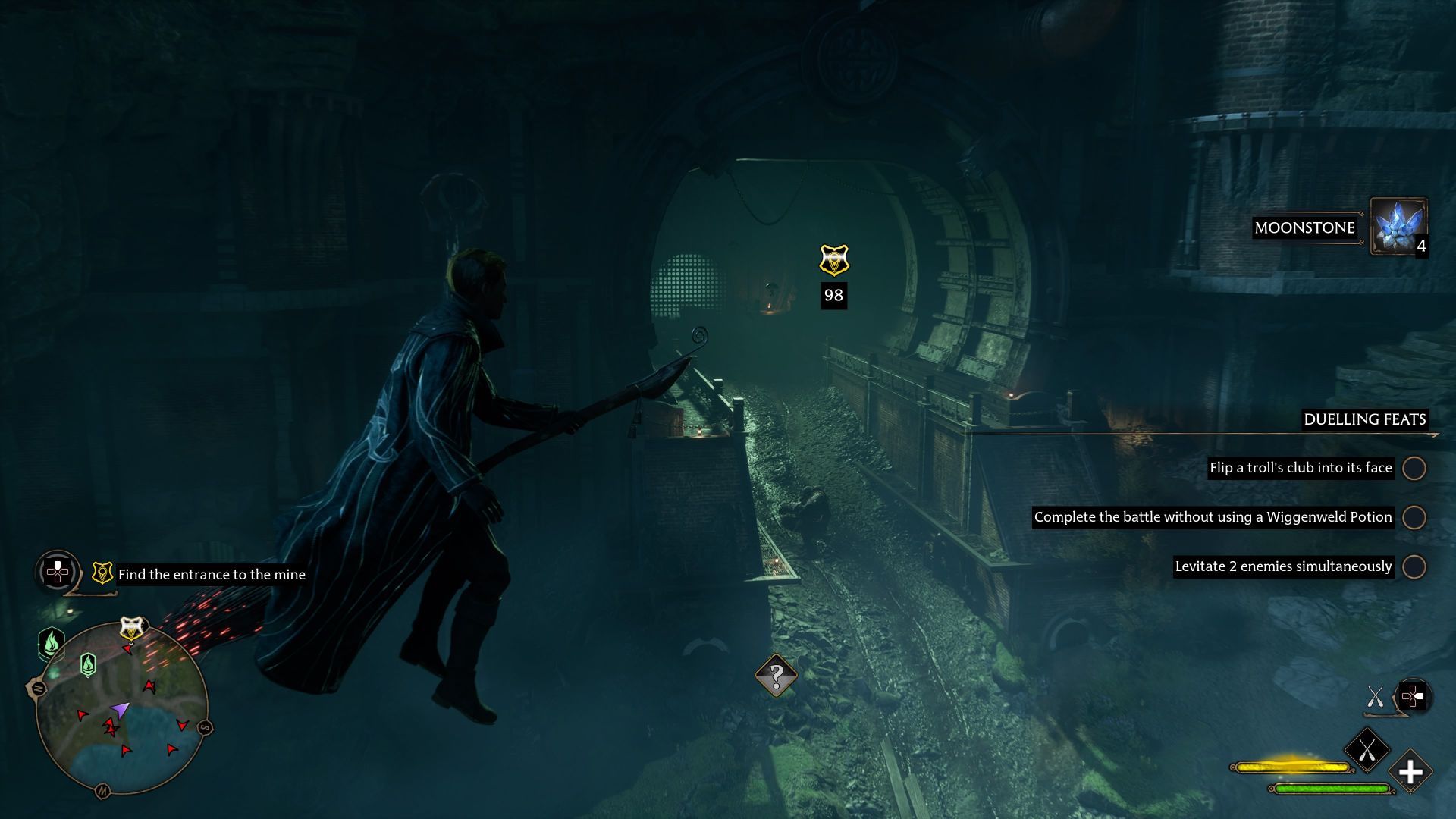
Task: Select the crossed wands diamond icon
Action: (1367, 750)
